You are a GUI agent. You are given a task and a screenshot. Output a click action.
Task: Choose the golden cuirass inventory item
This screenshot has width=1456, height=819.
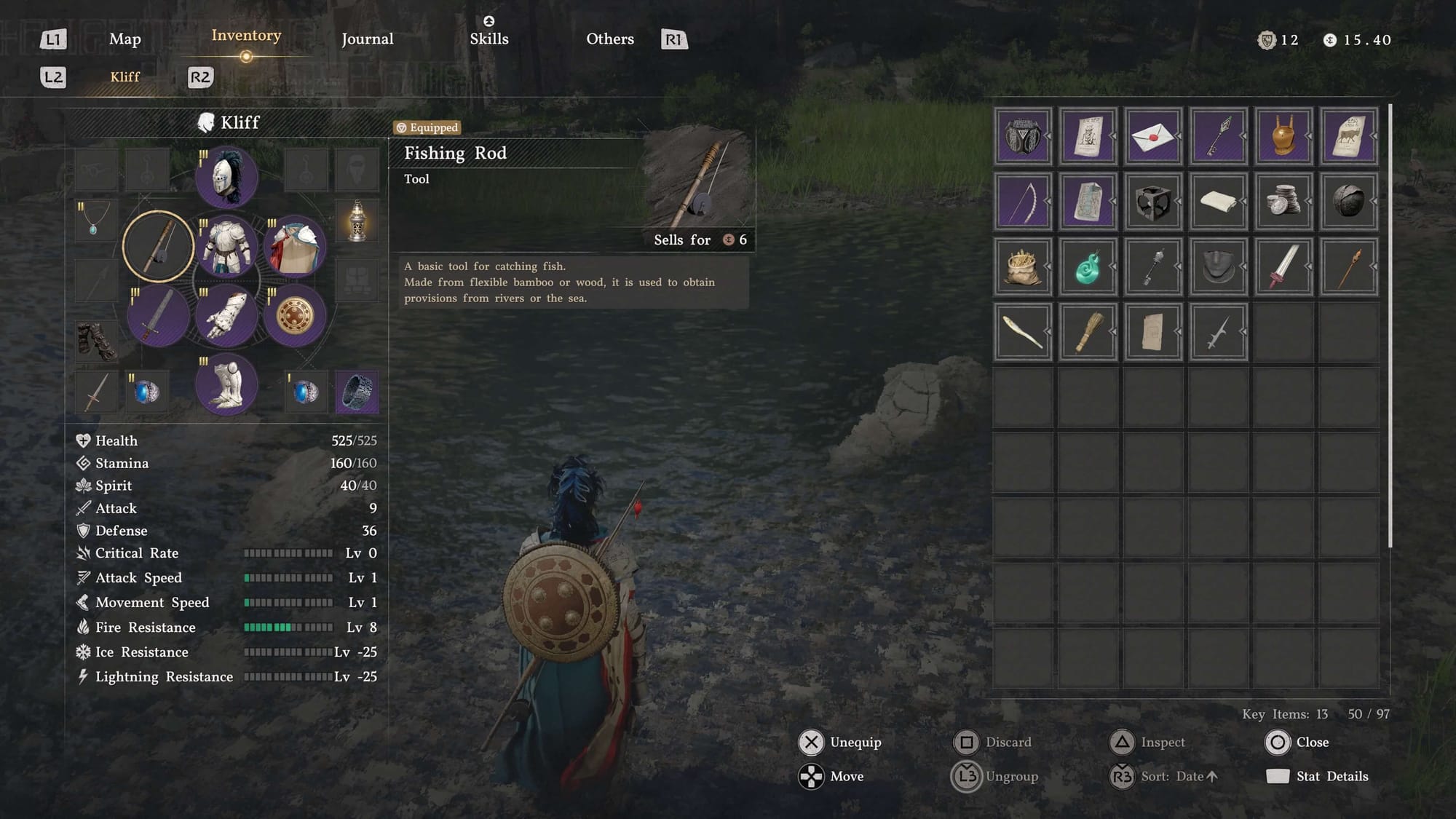click(1283, 136)
